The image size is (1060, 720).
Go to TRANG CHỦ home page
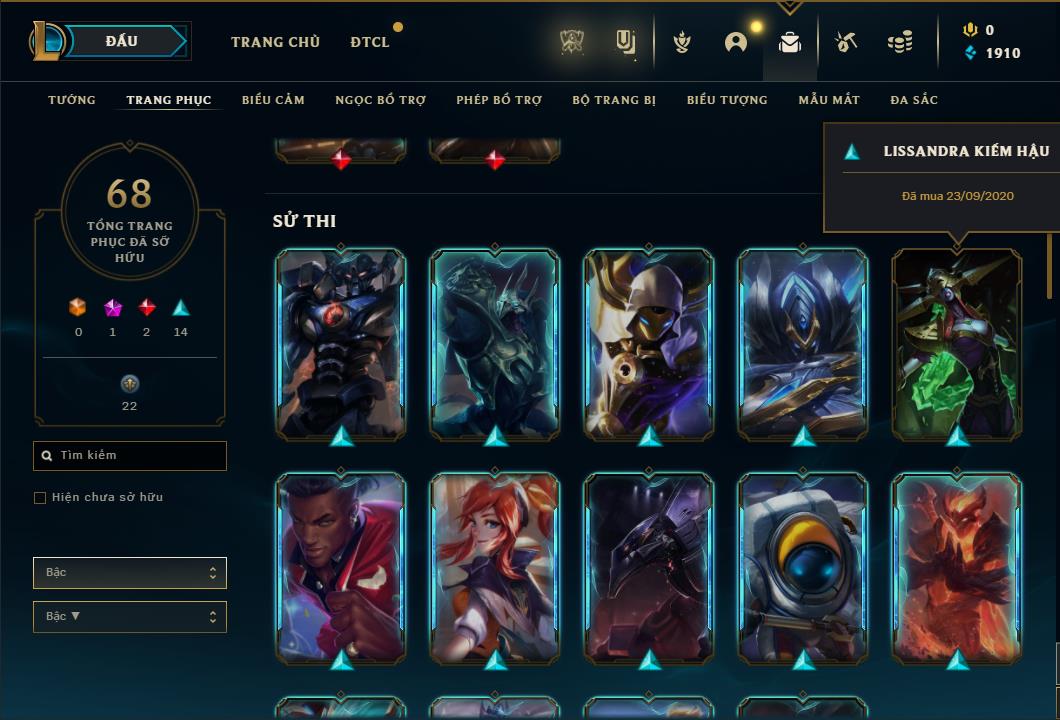pos(275,42)
